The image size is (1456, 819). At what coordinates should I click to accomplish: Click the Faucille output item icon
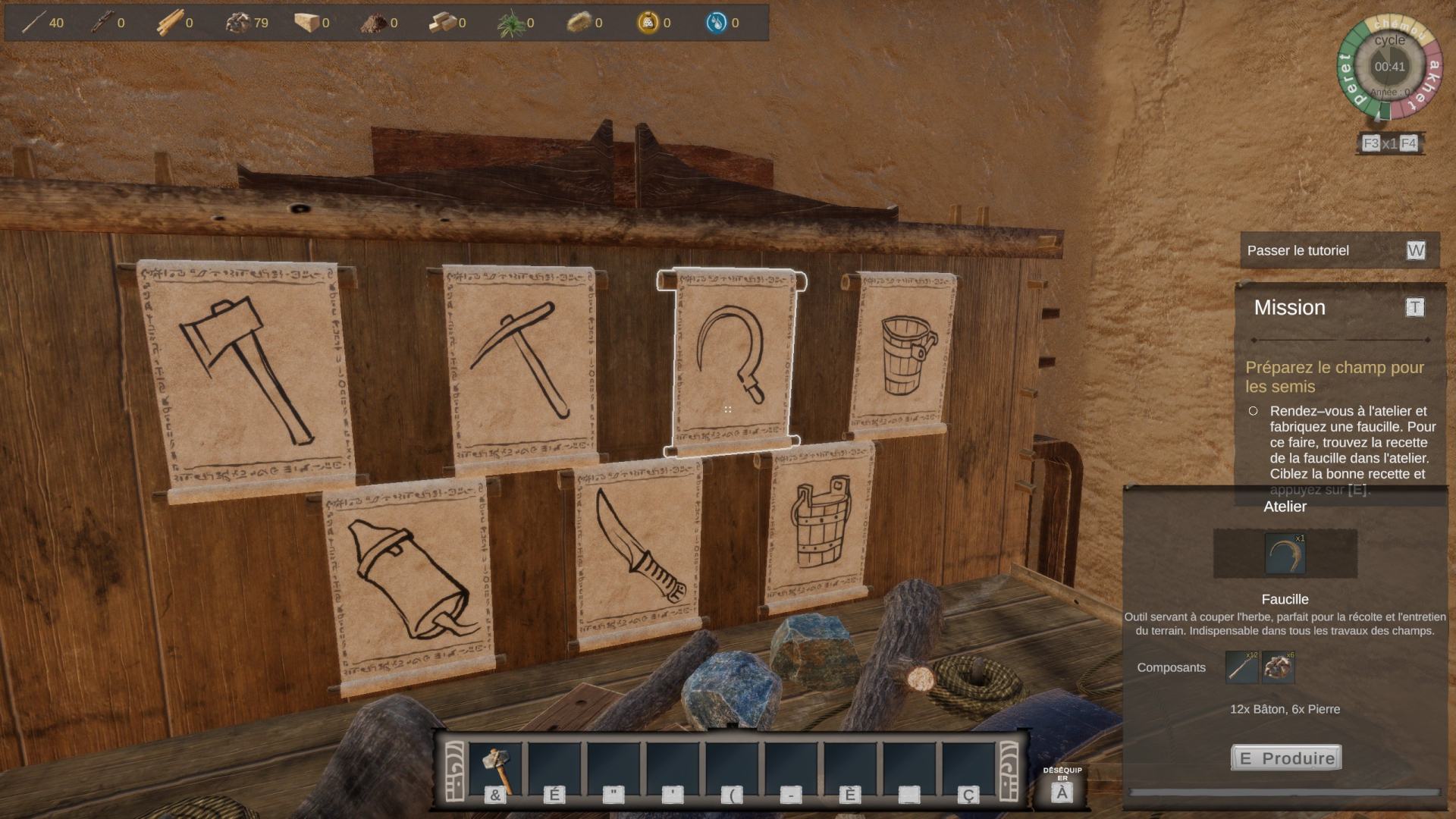[x=1285, y=554]
